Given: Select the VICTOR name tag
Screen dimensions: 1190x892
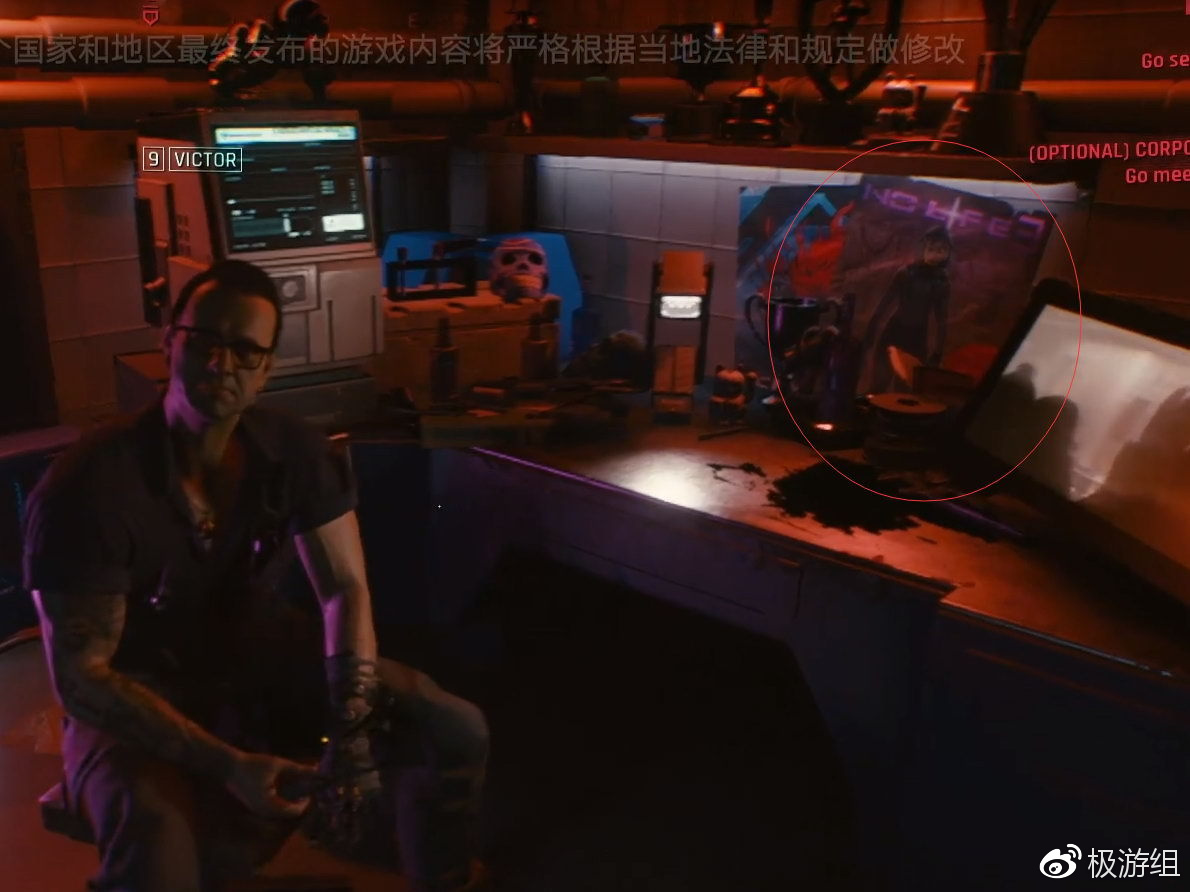Looking at the screenshot, I should (x=204, y=159).
